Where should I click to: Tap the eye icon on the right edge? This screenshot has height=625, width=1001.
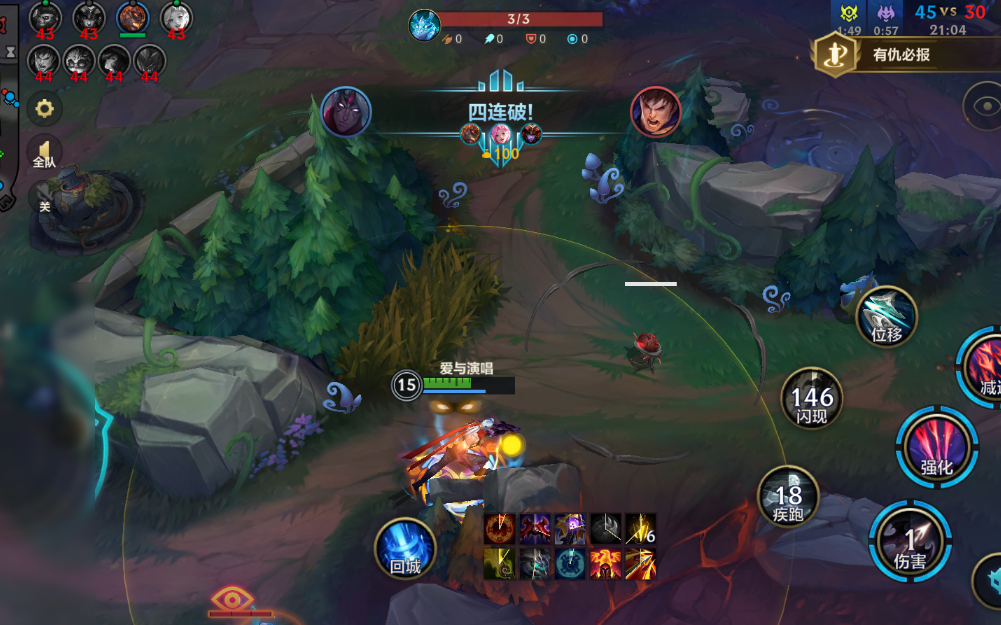pyautogui.click(x=984, y=105)
